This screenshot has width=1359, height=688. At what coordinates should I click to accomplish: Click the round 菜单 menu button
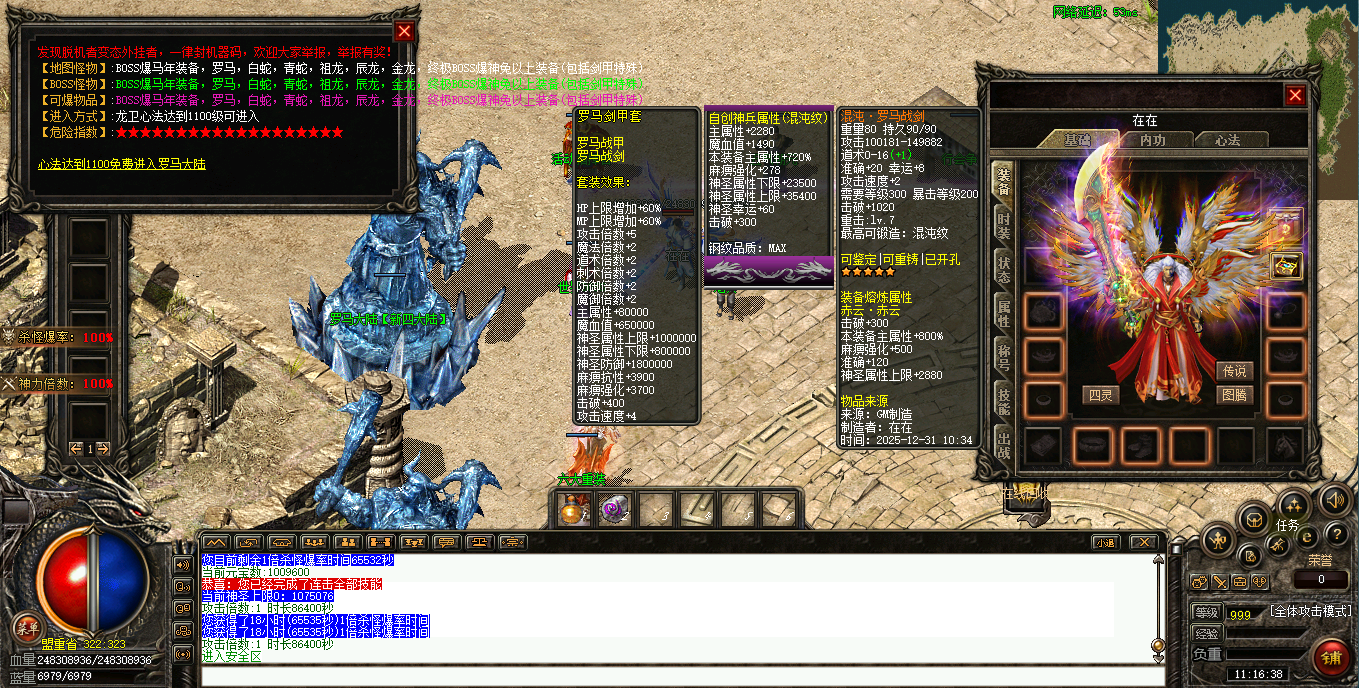(x=27, y=628)
